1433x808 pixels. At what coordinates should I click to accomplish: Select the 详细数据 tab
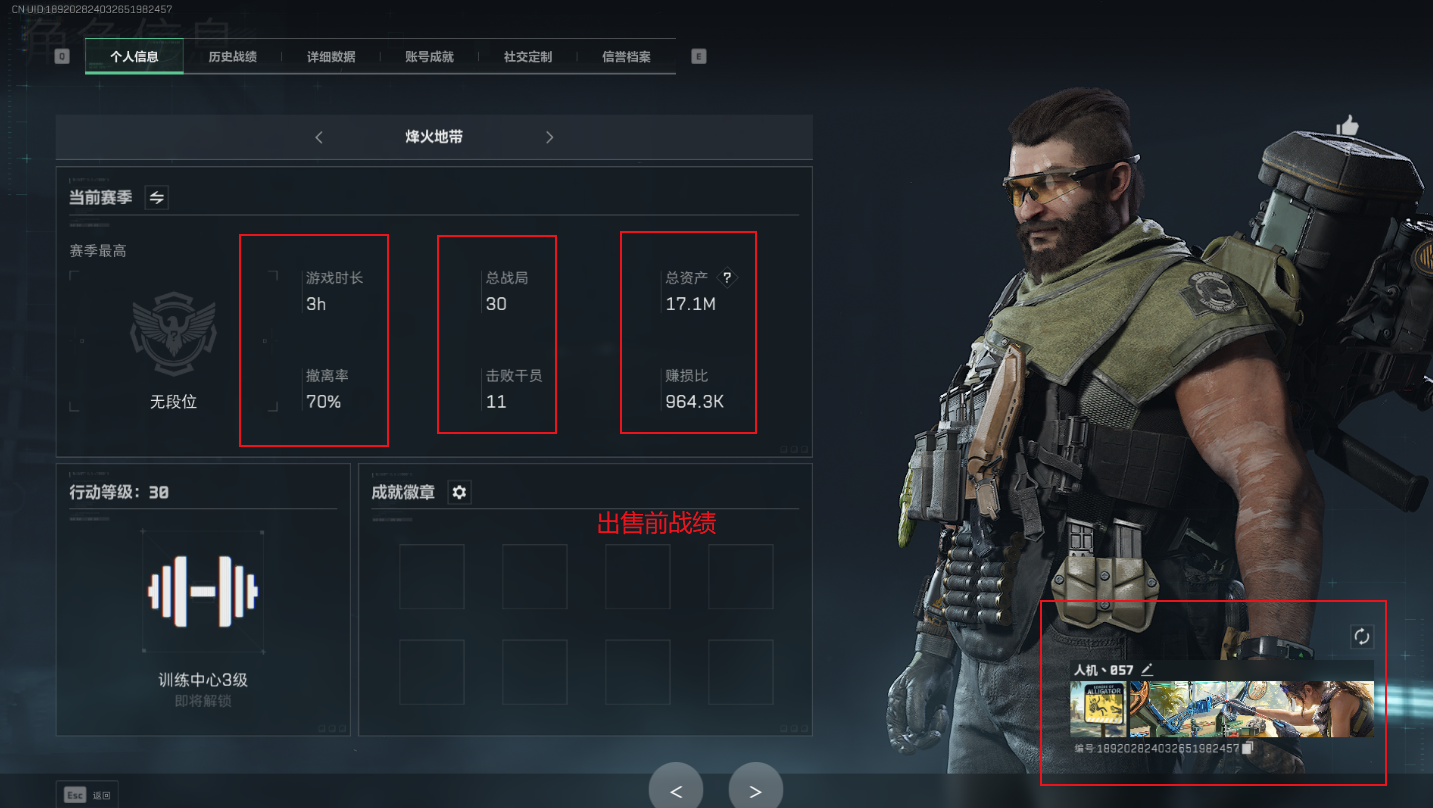pyautogui.click(x=331, y=57)
